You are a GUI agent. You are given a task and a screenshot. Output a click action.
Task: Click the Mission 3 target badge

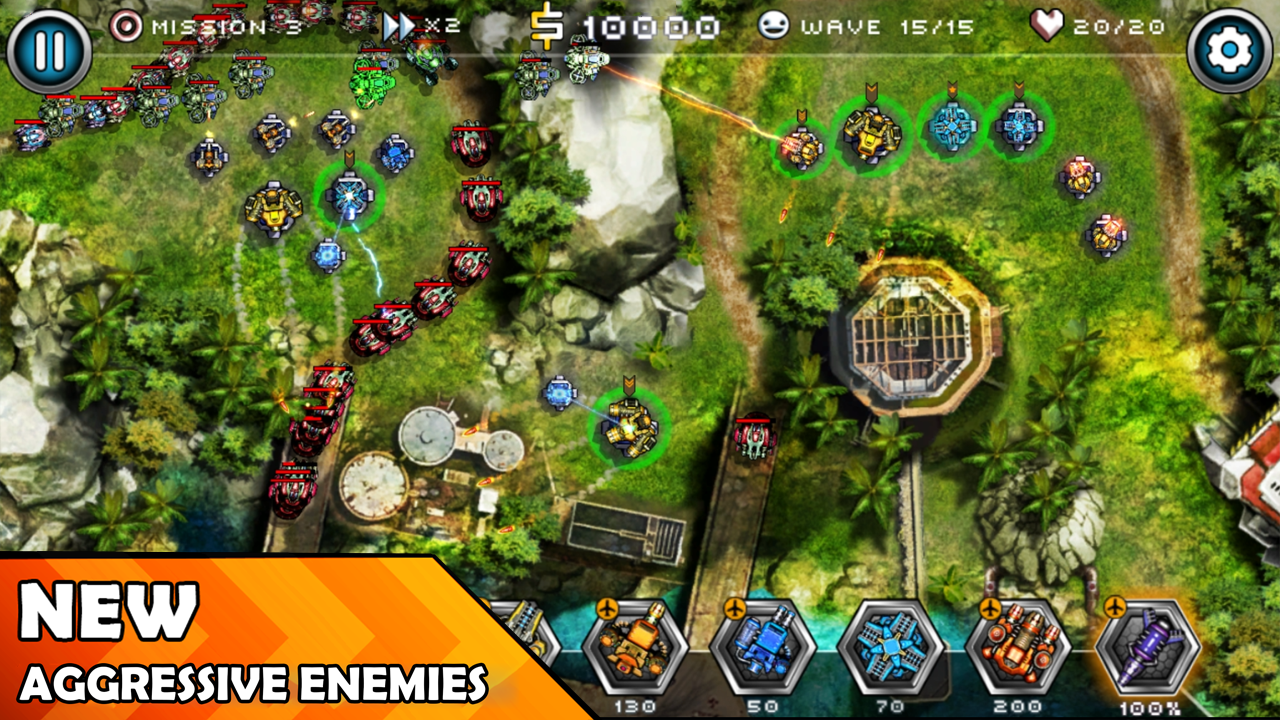pos(128,27)
